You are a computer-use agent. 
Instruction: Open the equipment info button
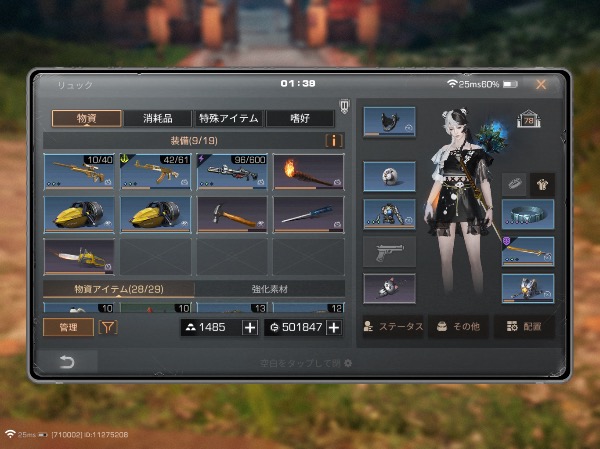(335, 141)
